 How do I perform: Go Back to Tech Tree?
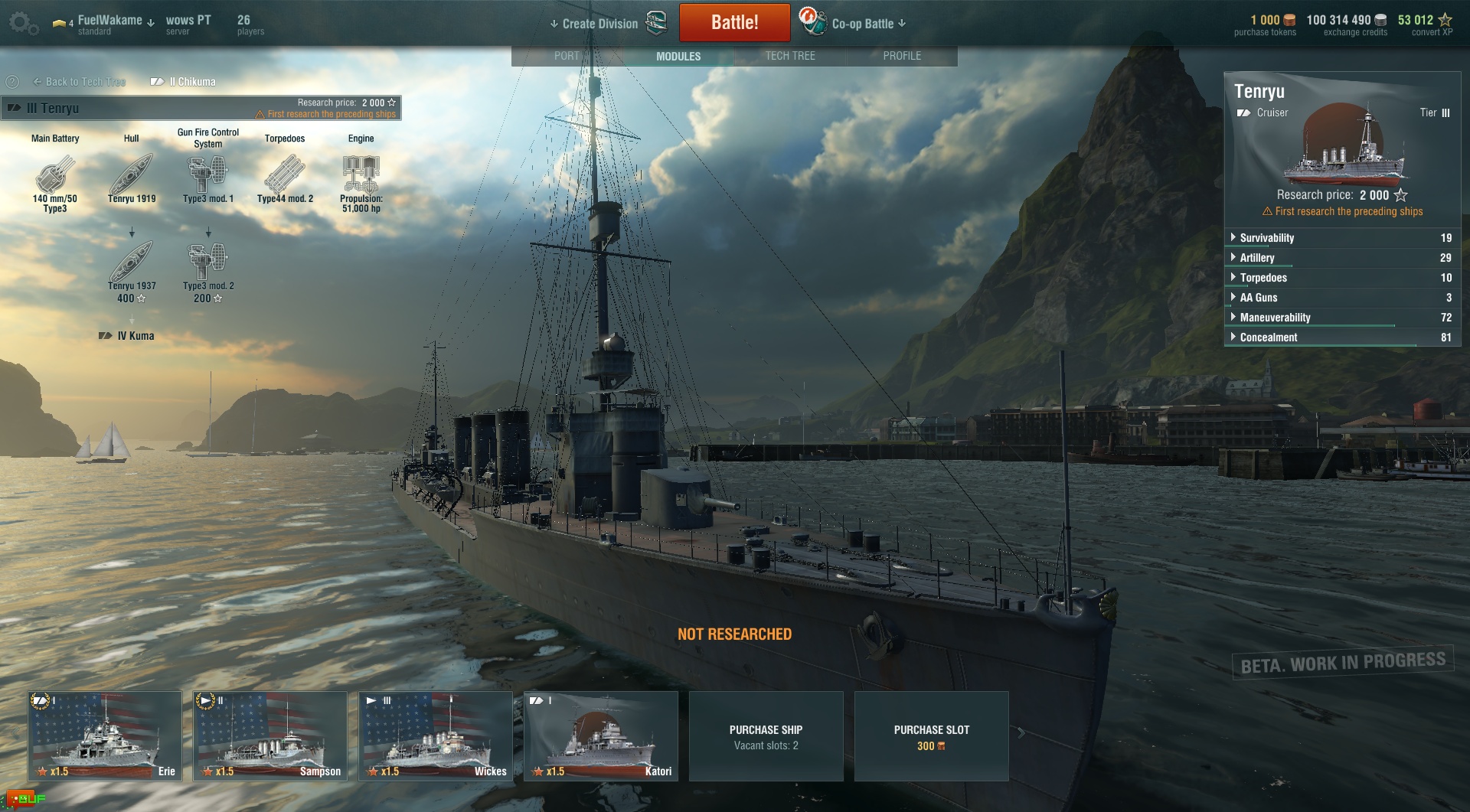coord(80,82)
